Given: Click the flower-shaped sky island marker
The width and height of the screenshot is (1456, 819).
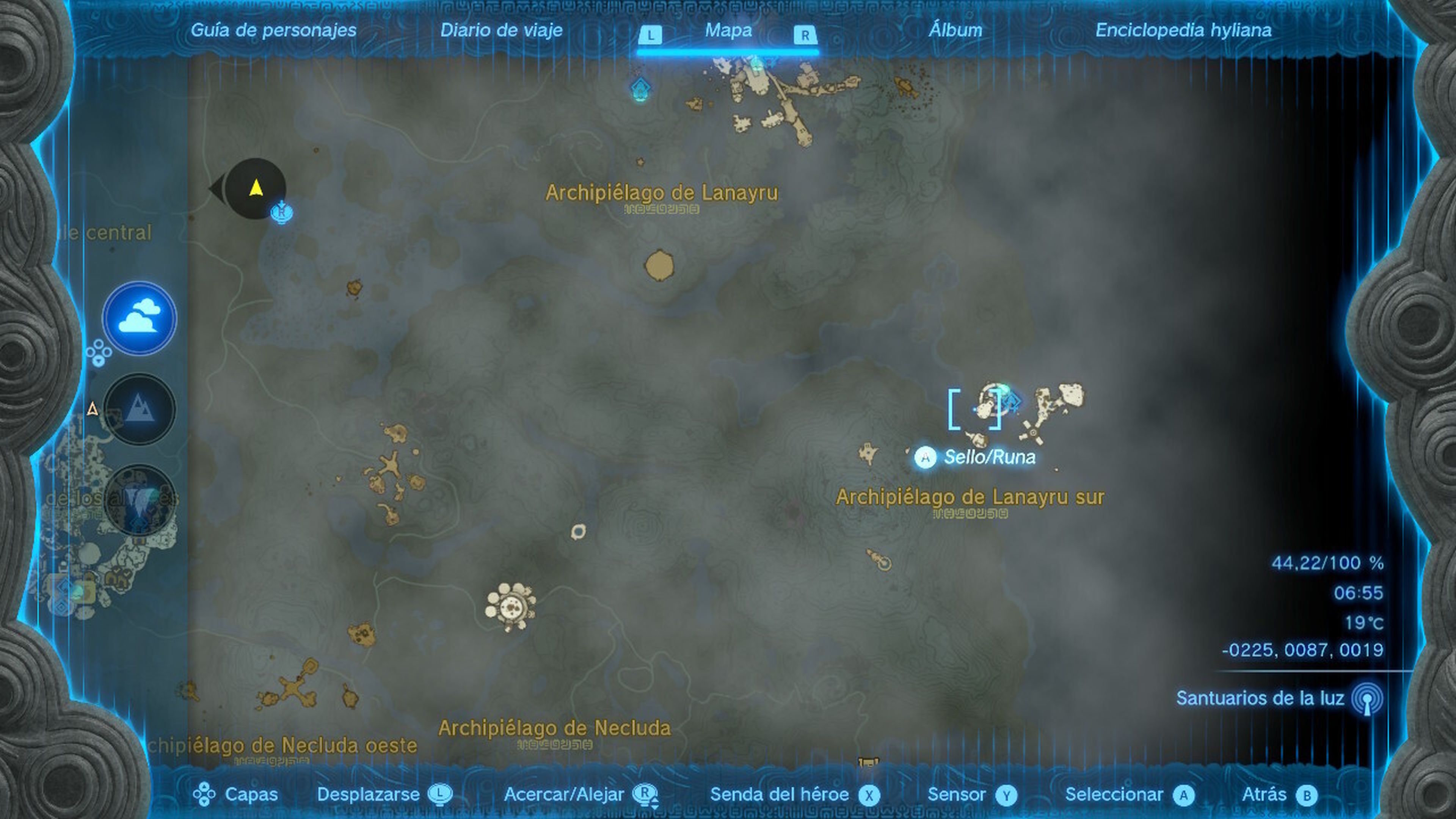Looking at the screenshot, I should tap(510, 606).
